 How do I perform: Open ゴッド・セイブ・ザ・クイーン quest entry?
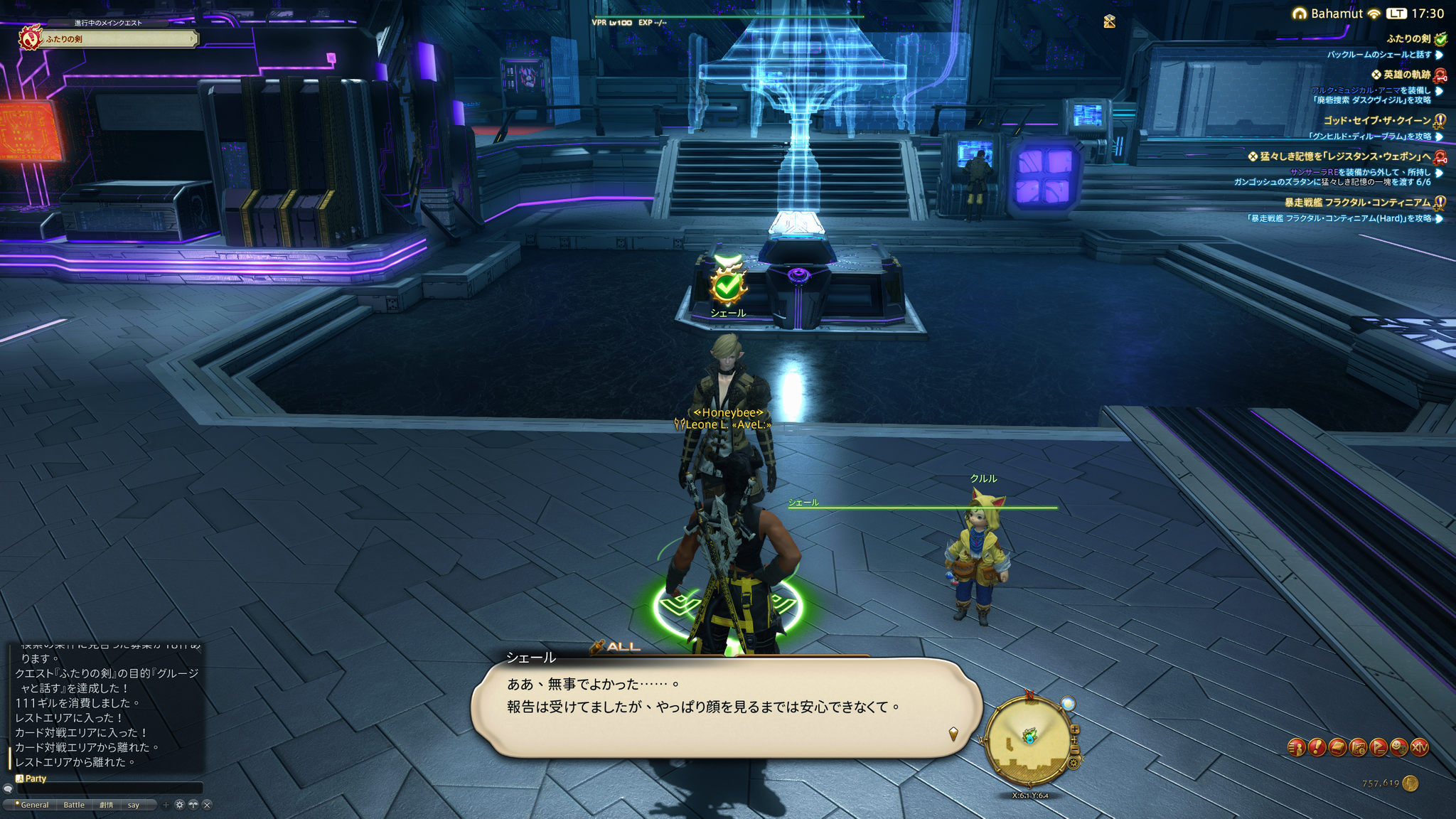[1376, 121]
